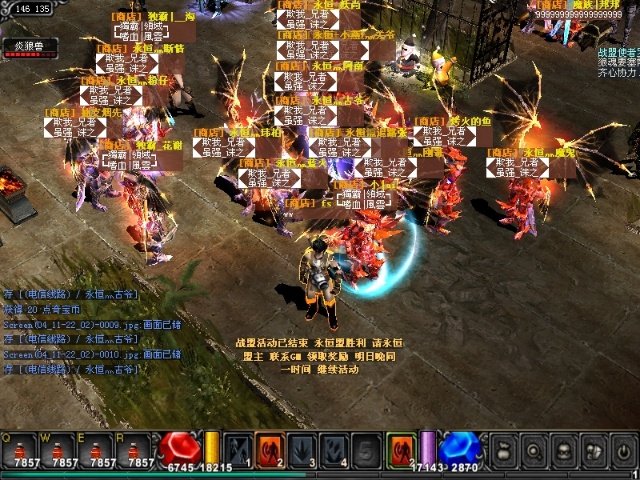Open the party group menu button
640x480 pixels.
(594, 451)
